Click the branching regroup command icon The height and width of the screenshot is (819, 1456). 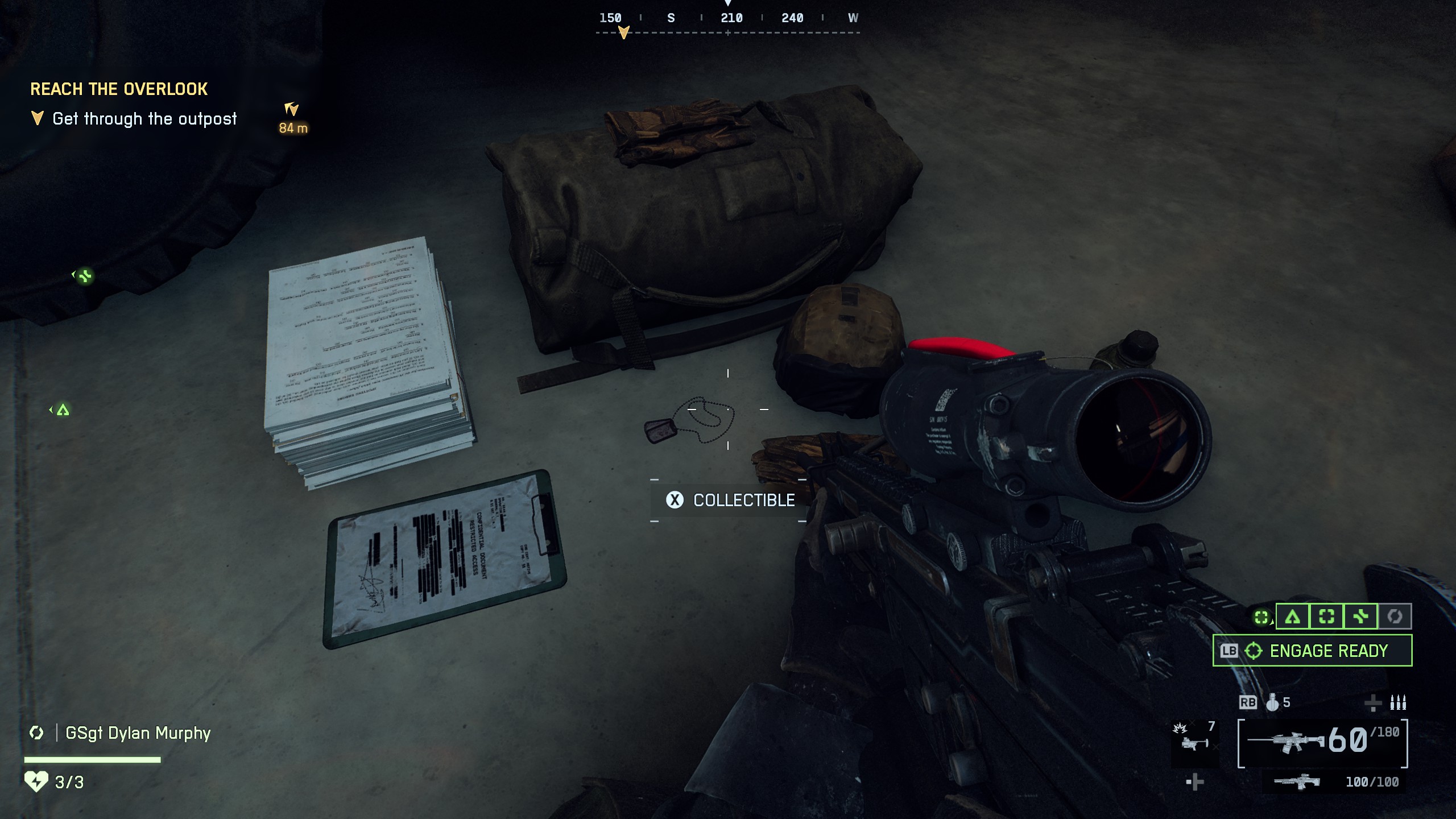1360,617
